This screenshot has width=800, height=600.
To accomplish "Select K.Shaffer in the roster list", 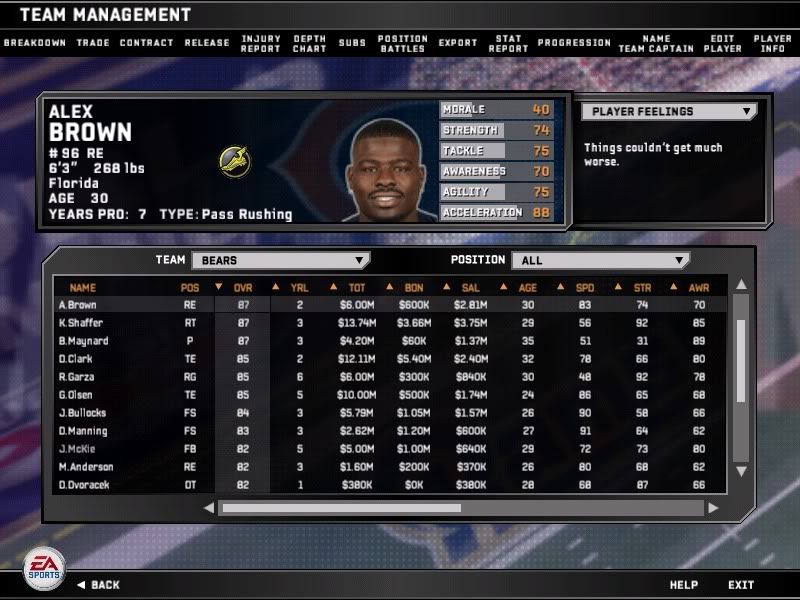I will 82,323.
